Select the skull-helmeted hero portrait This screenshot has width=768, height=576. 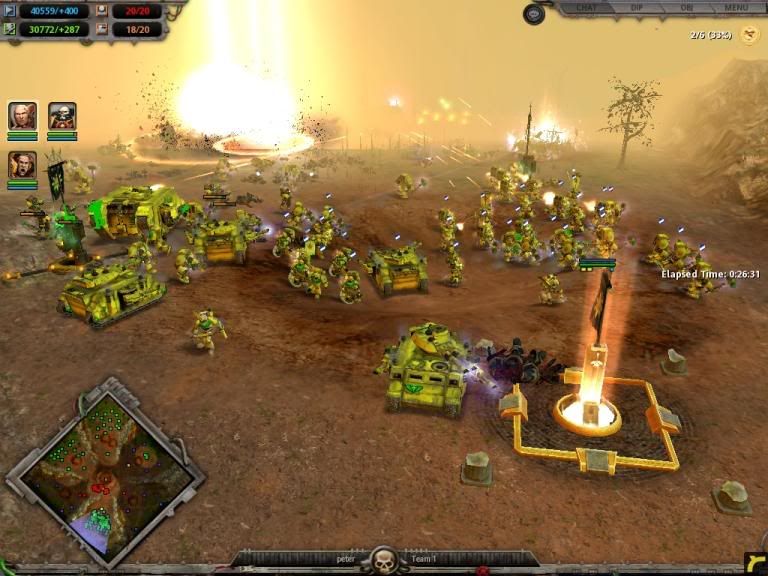62,116
